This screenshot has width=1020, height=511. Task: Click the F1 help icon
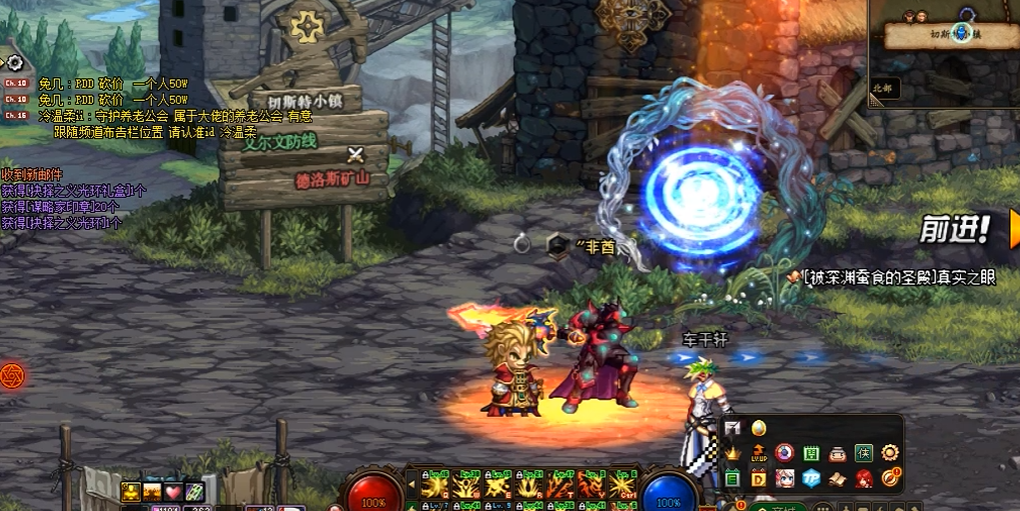pyautogui.click(x=733, y=428)
